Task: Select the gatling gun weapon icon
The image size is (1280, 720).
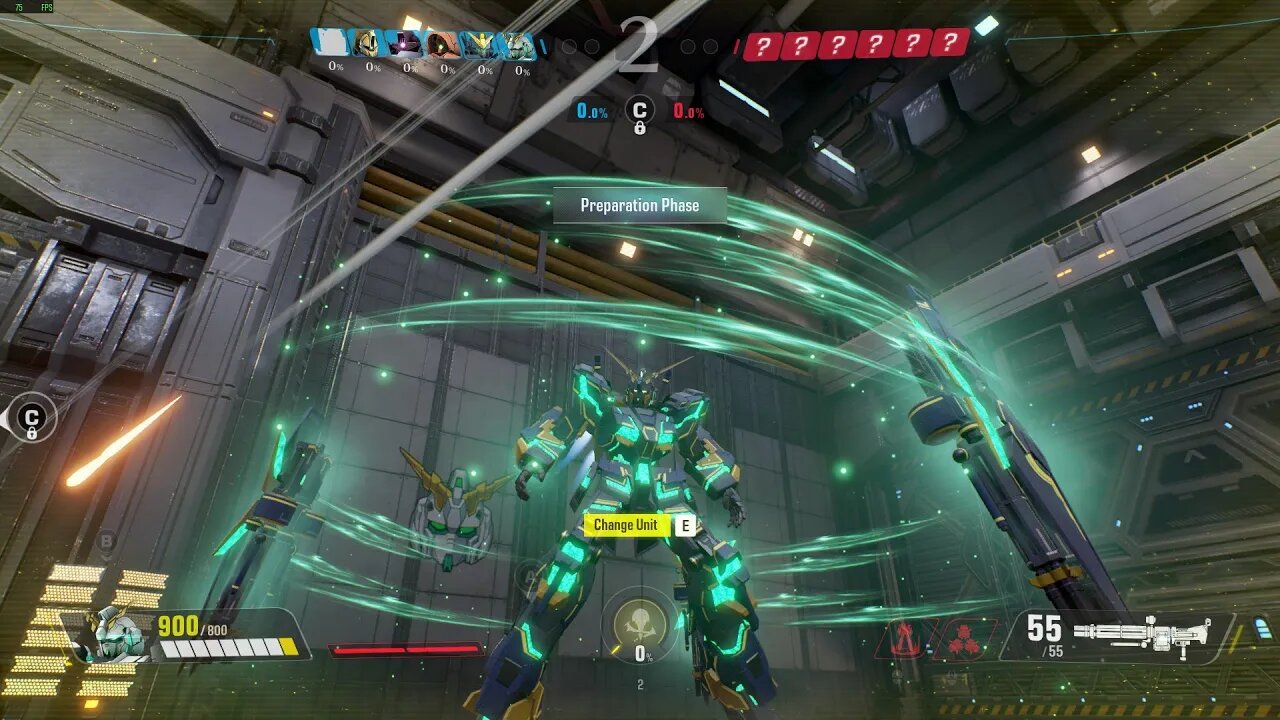Action: (x=1141, y=634)
